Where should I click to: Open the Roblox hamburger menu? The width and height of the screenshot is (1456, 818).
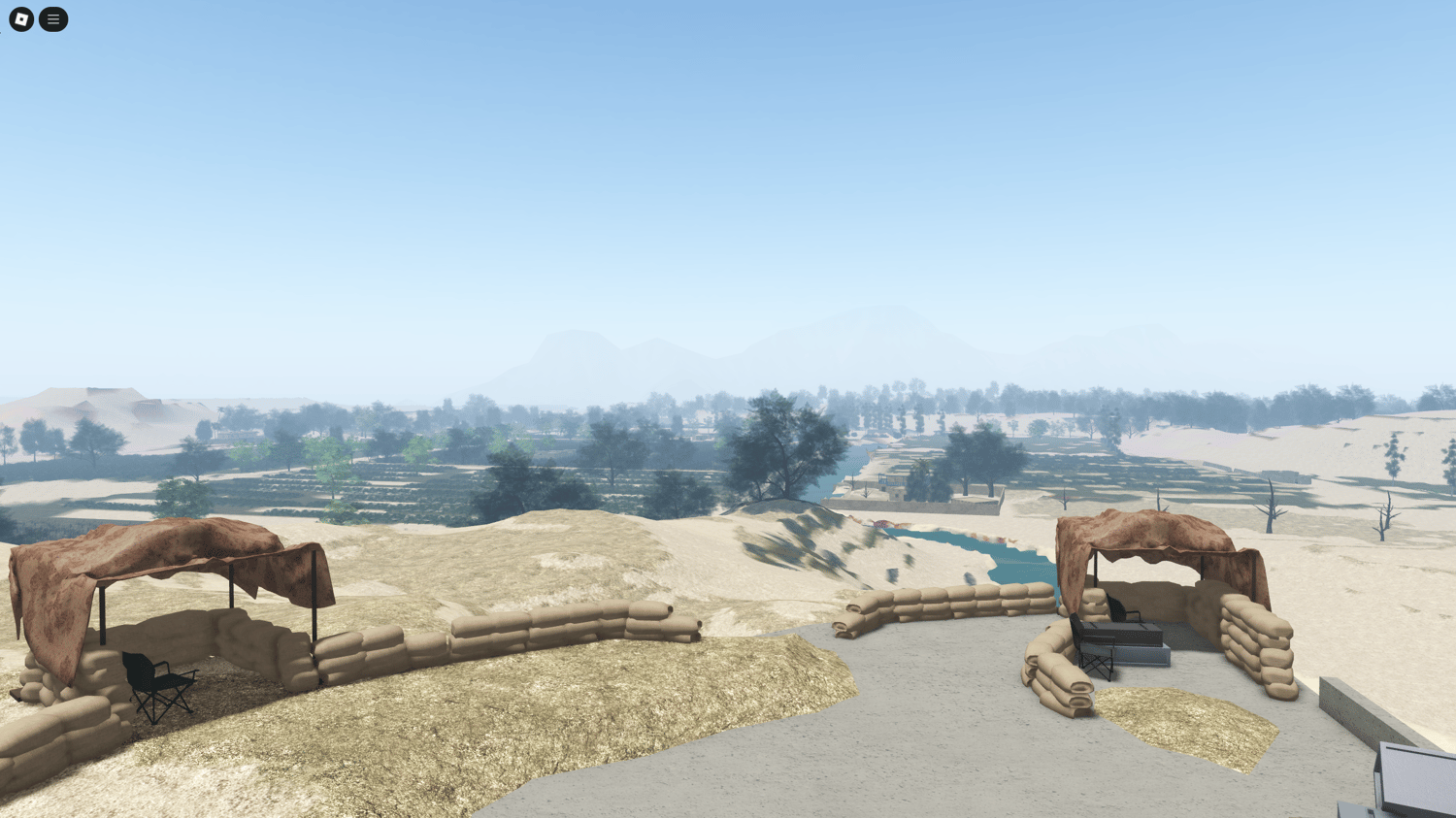(53, 19)
